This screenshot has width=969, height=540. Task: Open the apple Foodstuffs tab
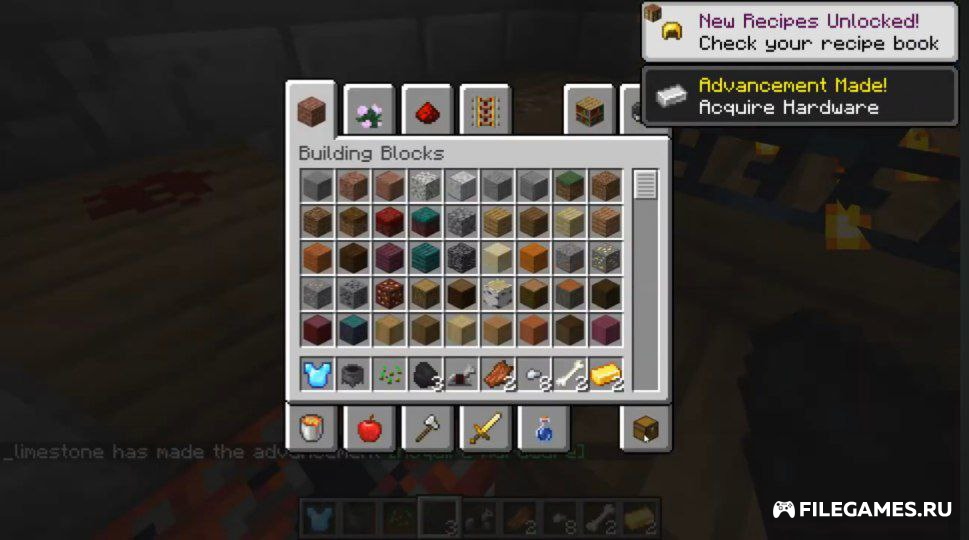tap(369, 429)
